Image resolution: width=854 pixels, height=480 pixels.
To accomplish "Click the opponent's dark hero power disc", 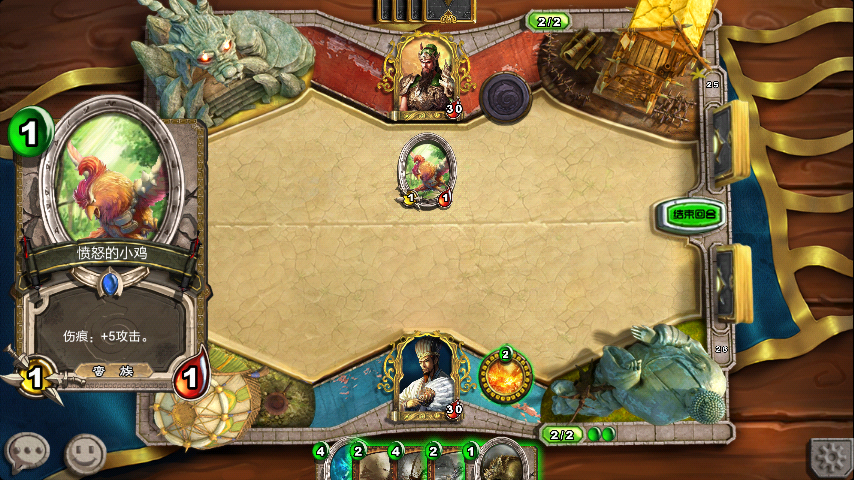I will coord(505,97).
